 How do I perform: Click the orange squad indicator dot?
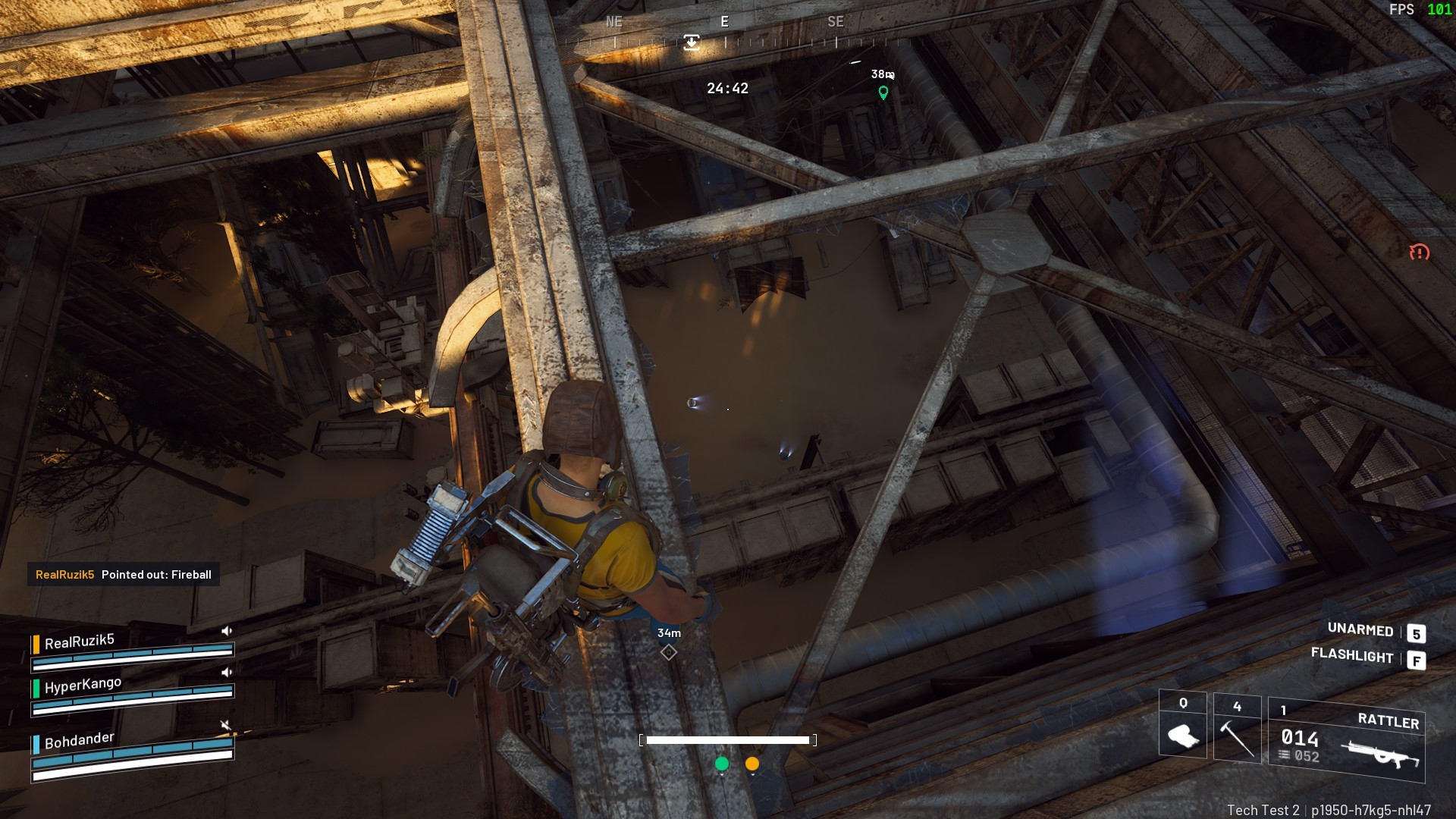click(752, 764)
